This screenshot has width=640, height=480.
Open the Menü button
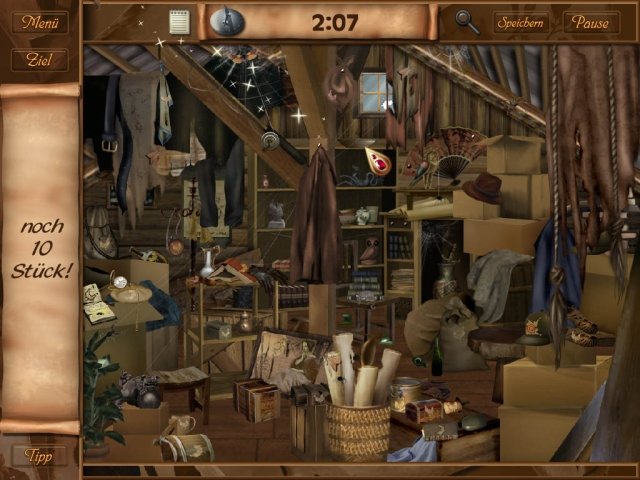40,22
